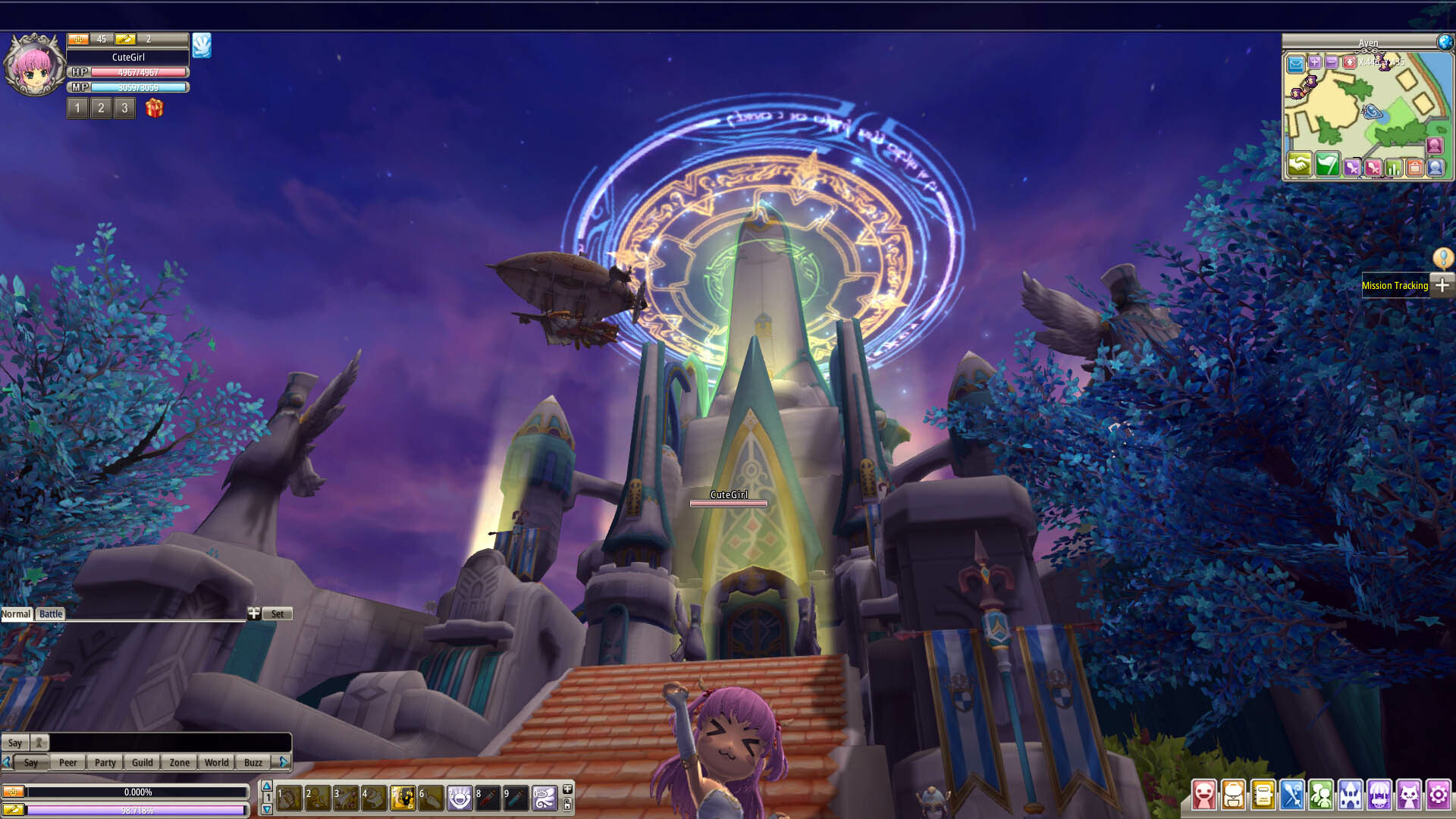The height and width of the screenshot is (819, 1456).
Task: Open the purple pet cat icon
Action: click(x=1409, y=795)
